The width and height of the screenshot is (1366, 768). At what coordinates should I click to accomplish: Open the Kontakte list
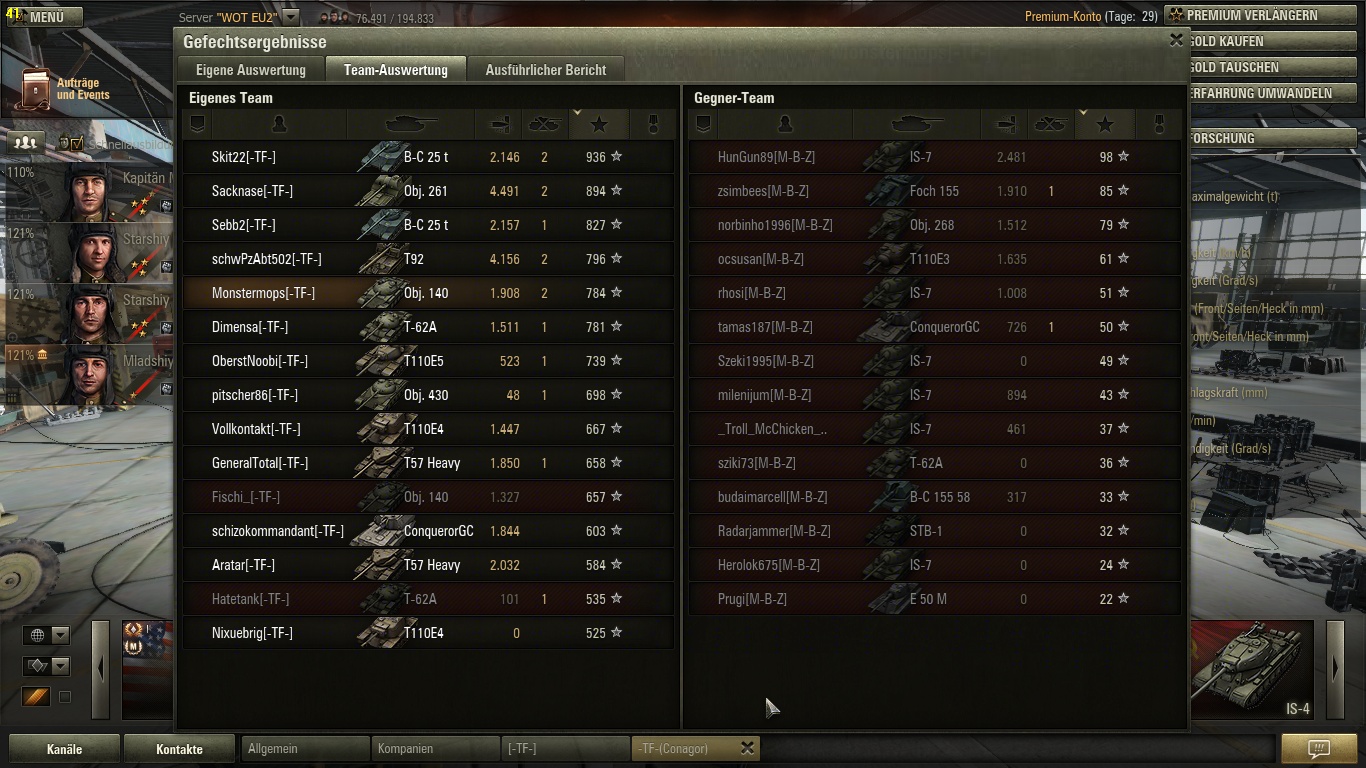coord(179,749)
